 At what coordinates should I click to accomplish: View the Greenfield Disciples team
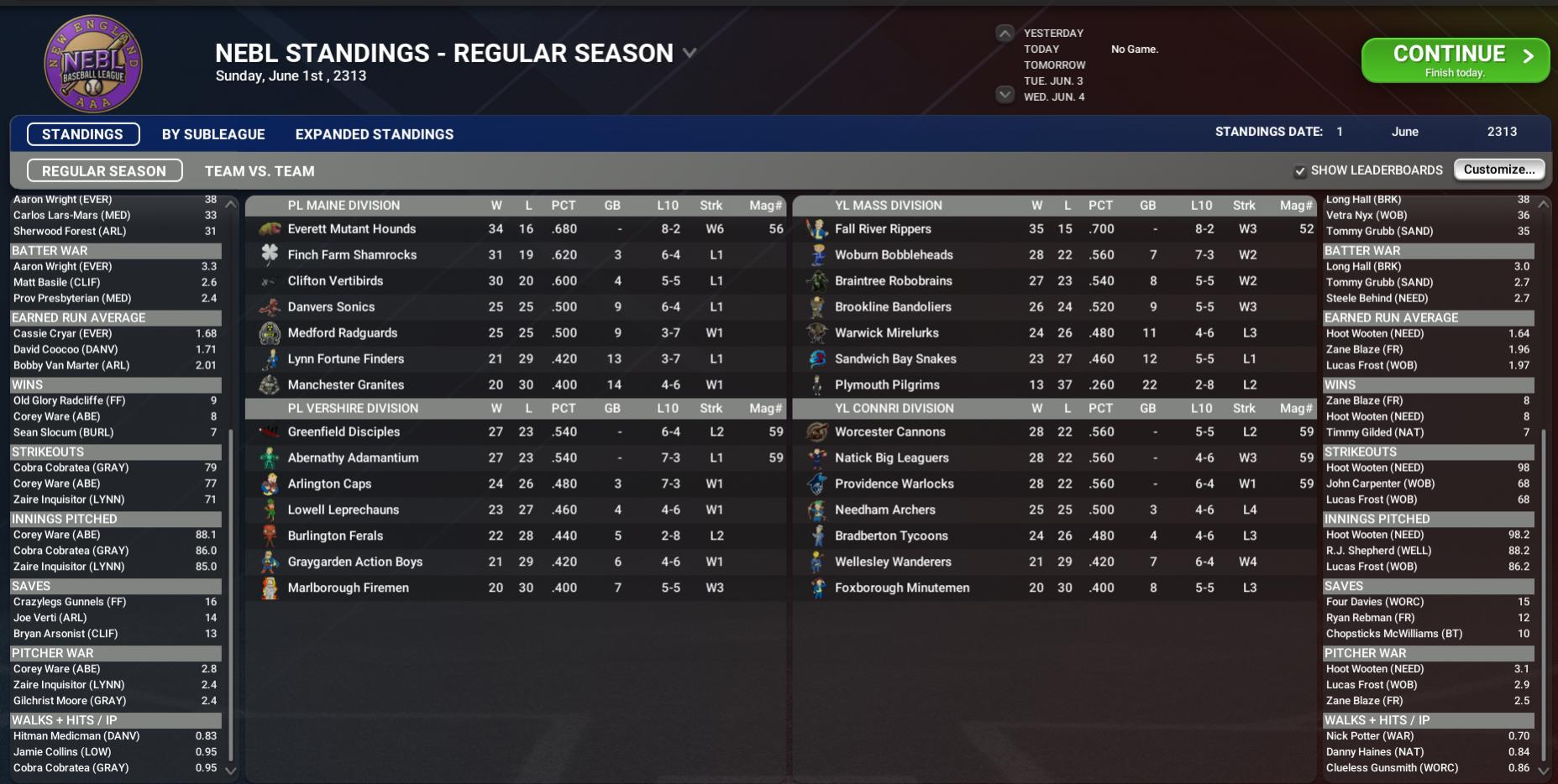point(344,432)
